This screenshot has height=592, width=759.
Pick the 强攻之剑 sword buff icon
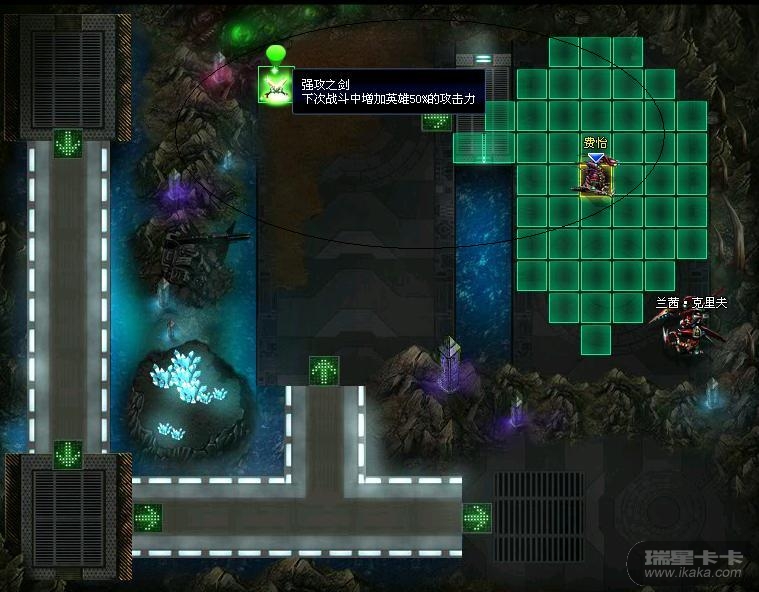tap(274, 85)
